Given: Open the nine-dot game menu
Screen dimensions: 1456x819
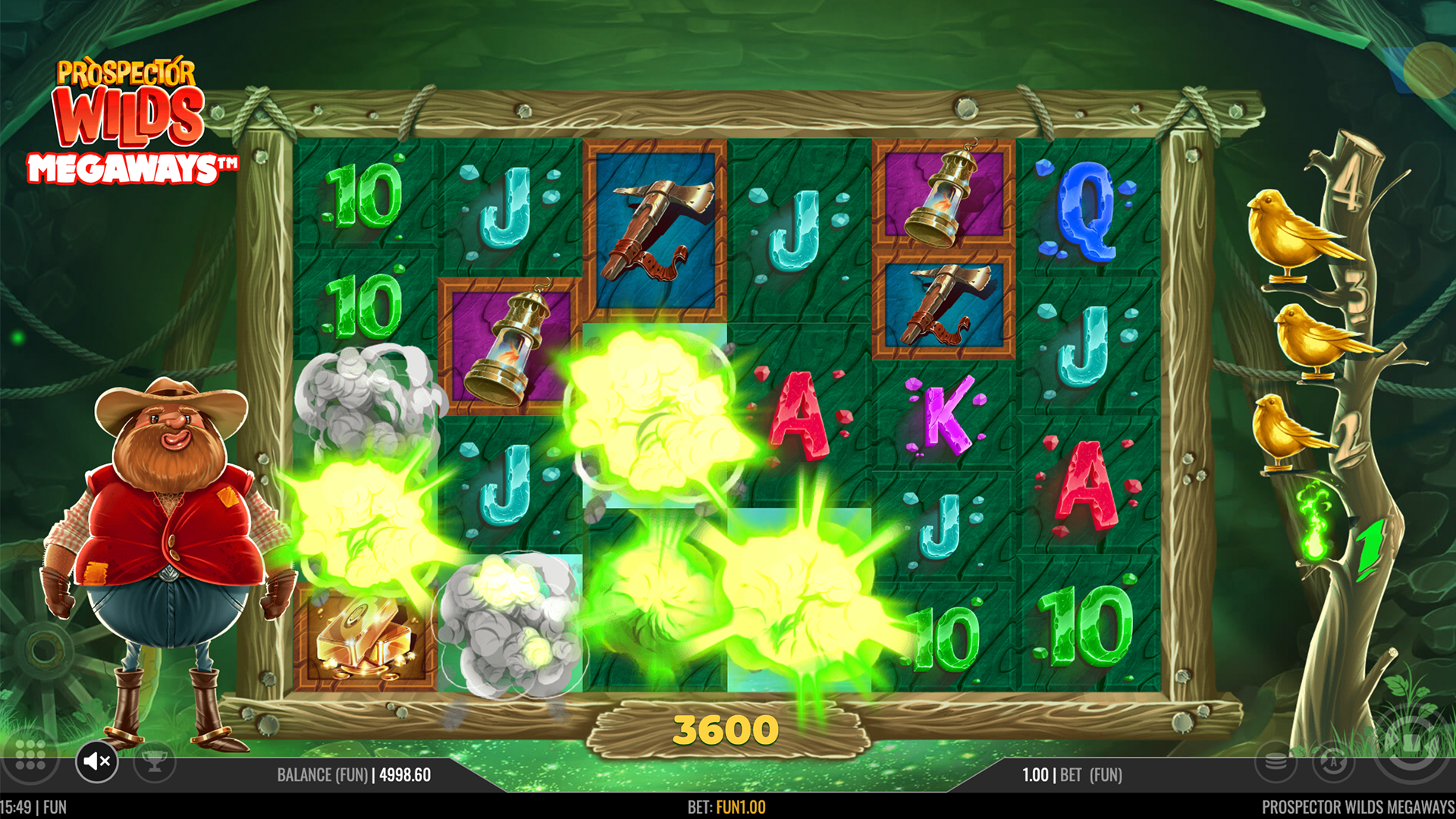Looking at the screenshot, I should [x=30, y=756].
